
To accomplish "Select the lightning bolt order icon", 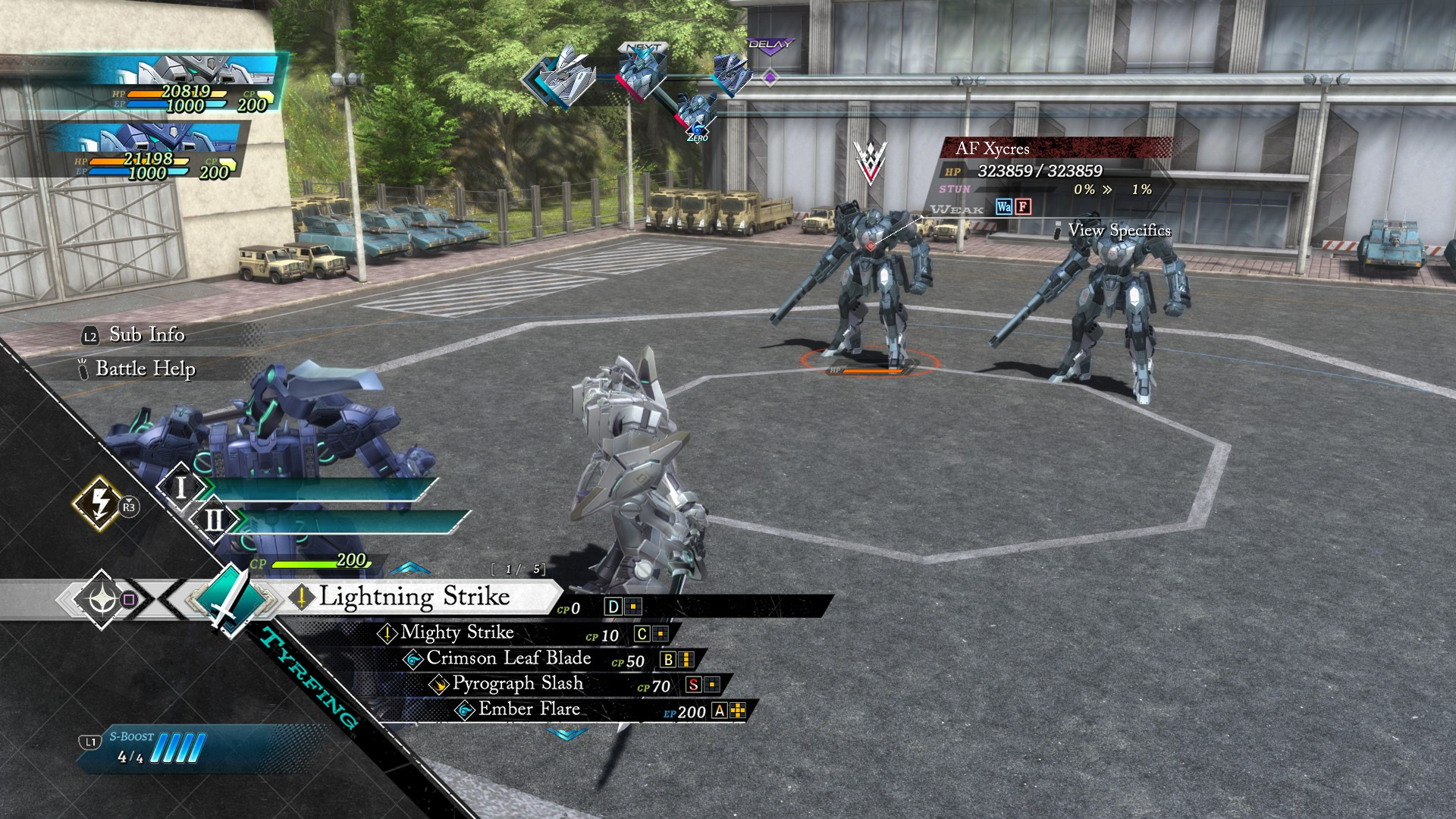I will (x=99, y=502).
